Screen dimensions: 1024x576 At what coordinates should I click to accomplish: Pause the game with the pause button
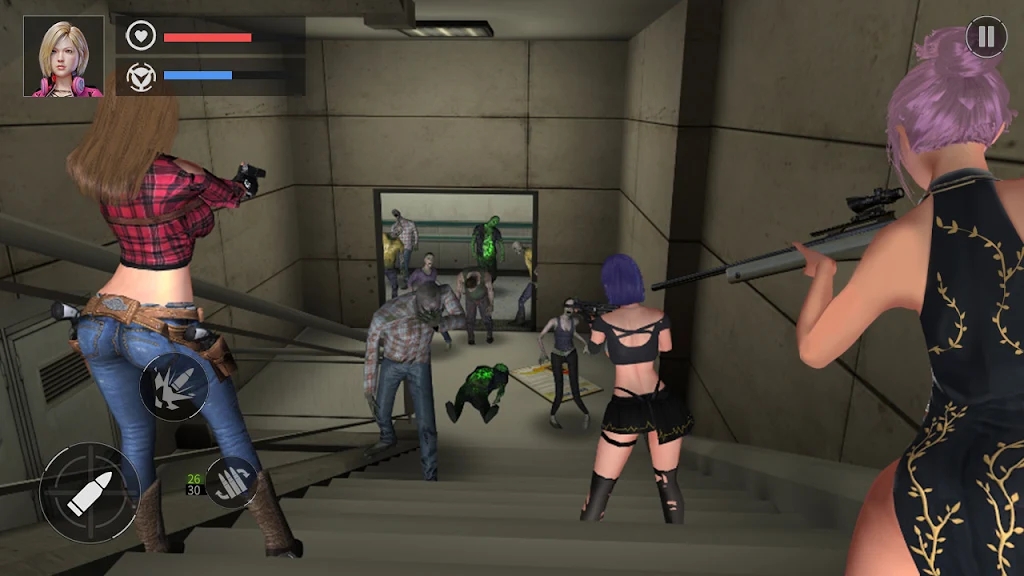(986, 38)
